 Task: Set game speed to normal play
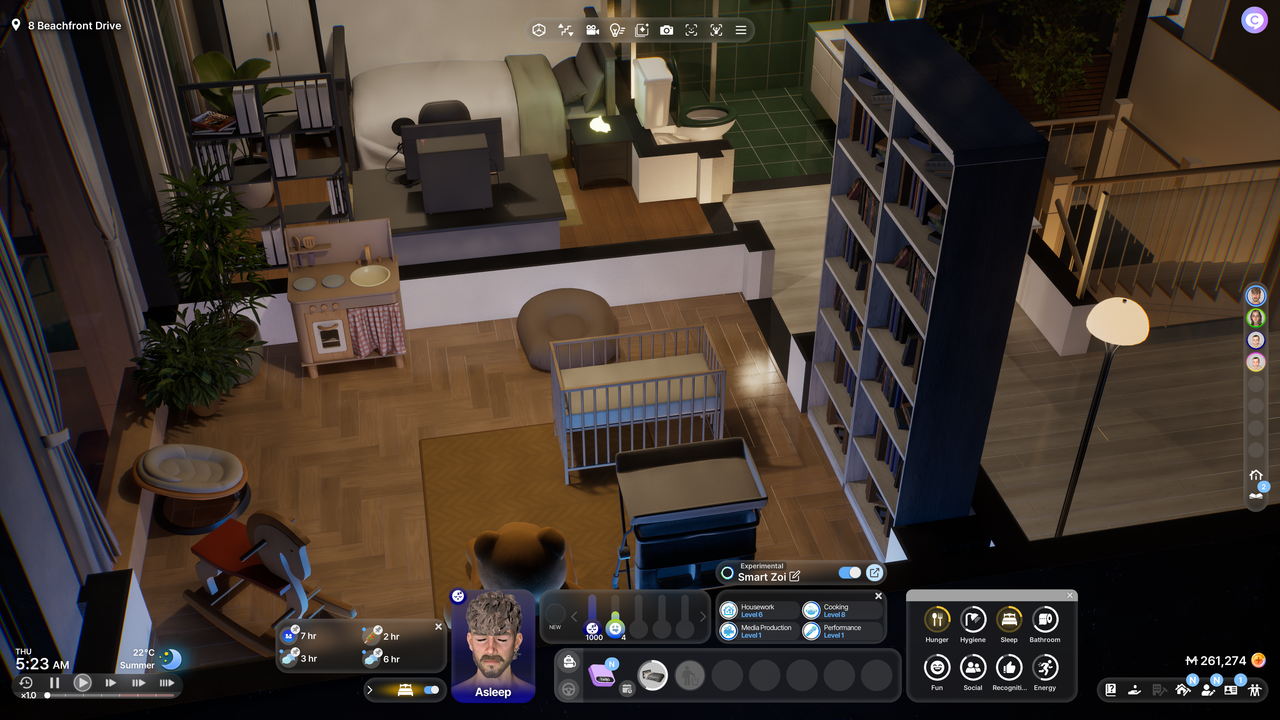[83, 683]
